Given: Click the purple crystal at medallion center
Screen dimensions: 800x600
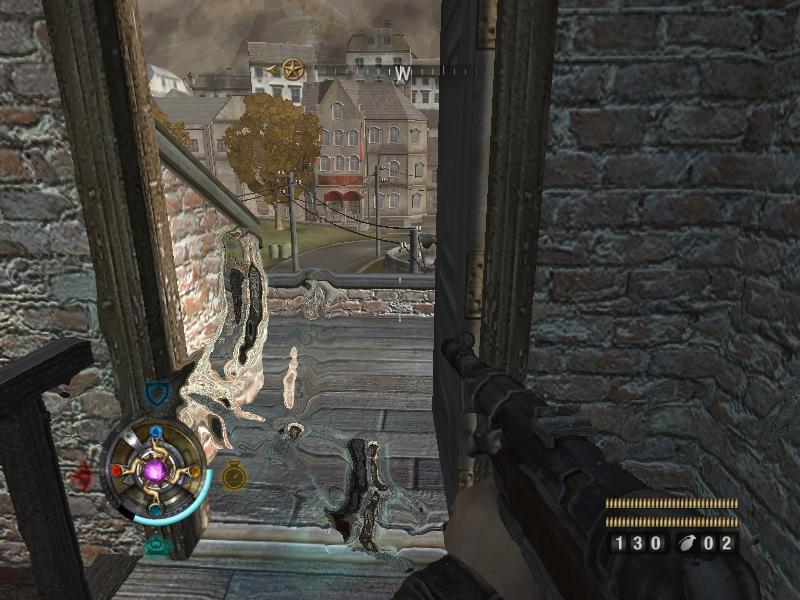Looking at the screenshot, I should point(156,470).
